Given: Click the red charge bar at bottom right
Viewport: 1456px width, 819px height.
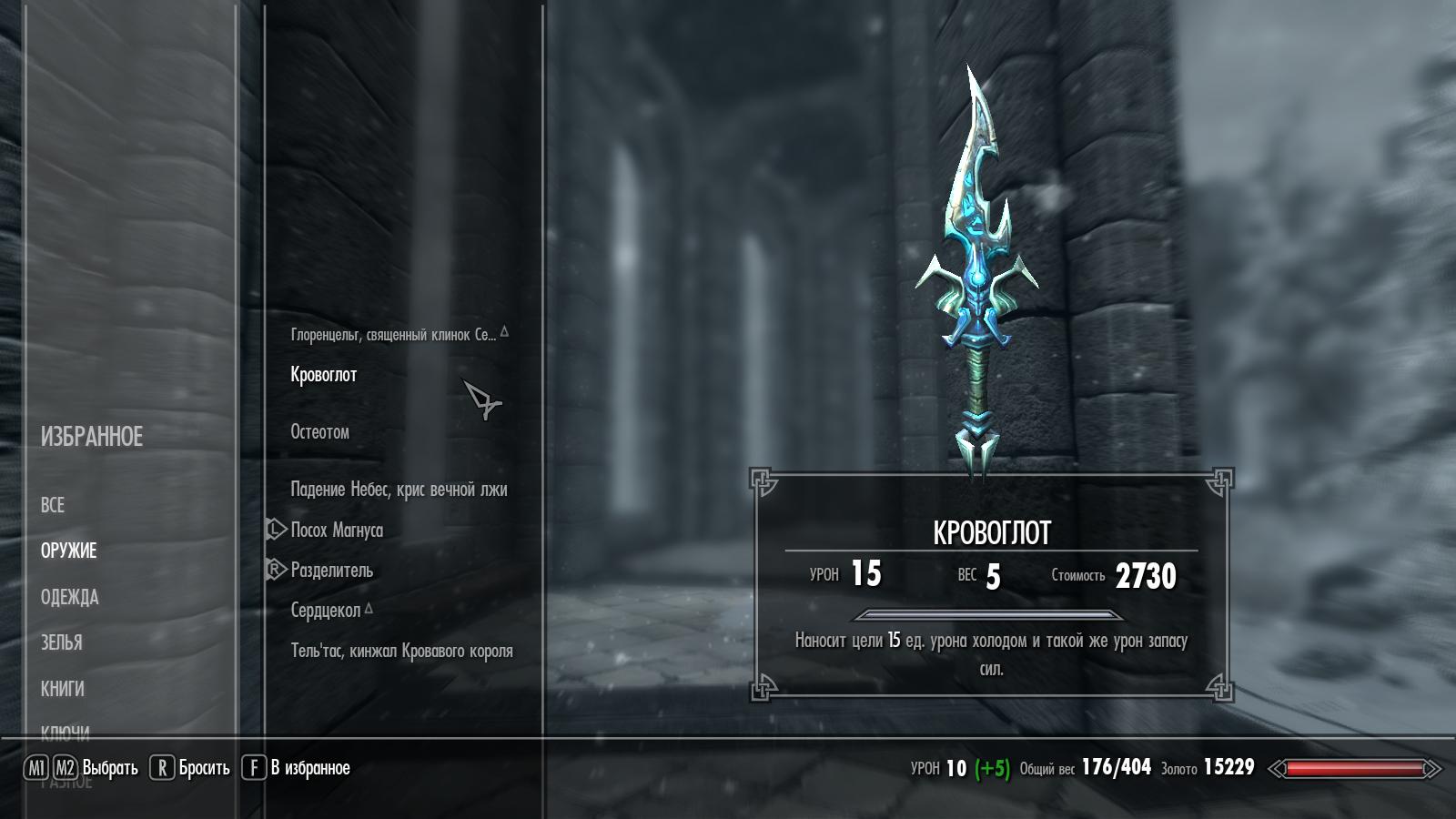Looking at the screenshot, I should (1355, 769).
